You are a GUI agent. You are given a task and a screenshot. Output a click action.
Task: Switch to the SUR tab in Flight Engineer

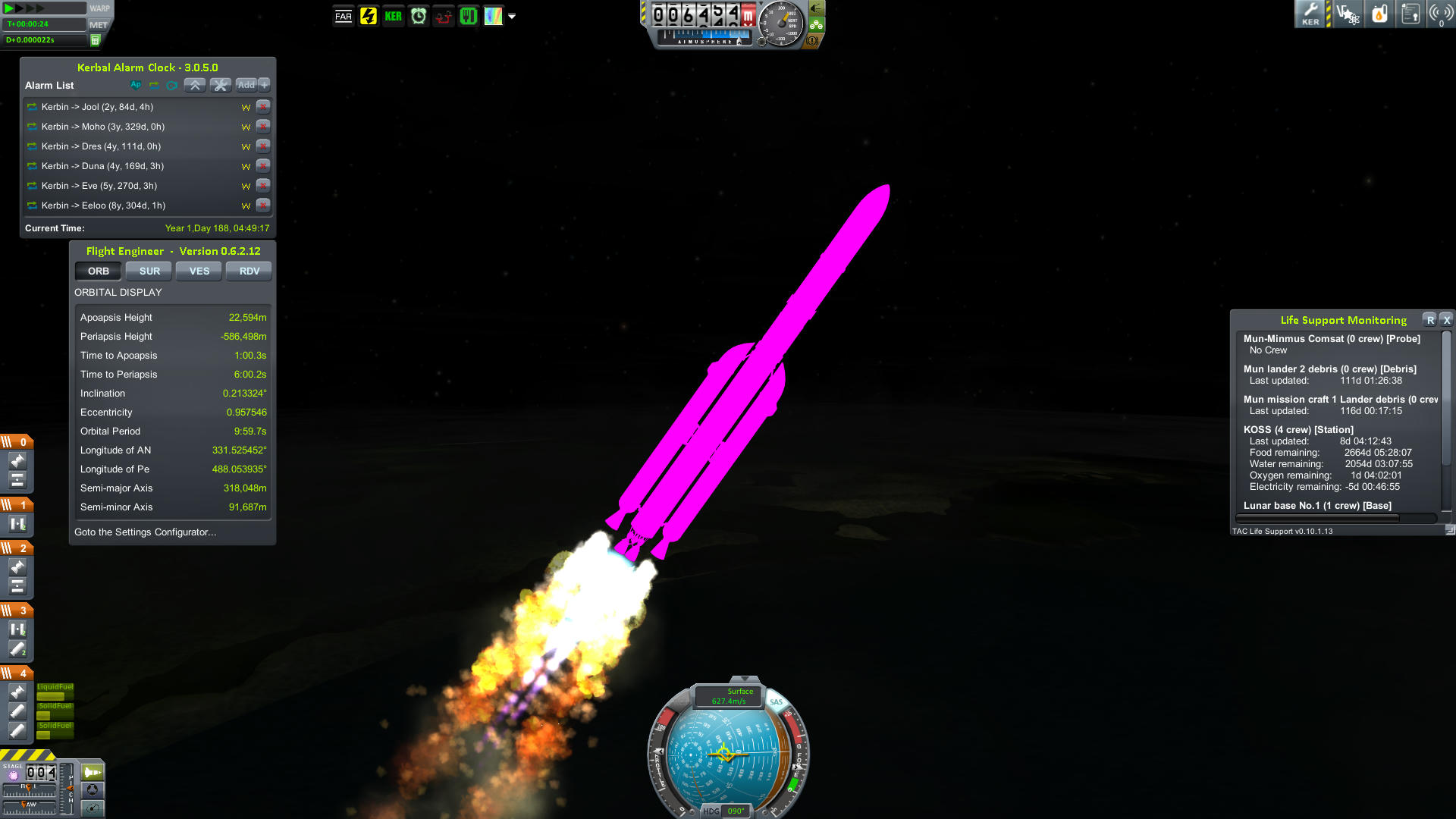(x=149, y=271)
